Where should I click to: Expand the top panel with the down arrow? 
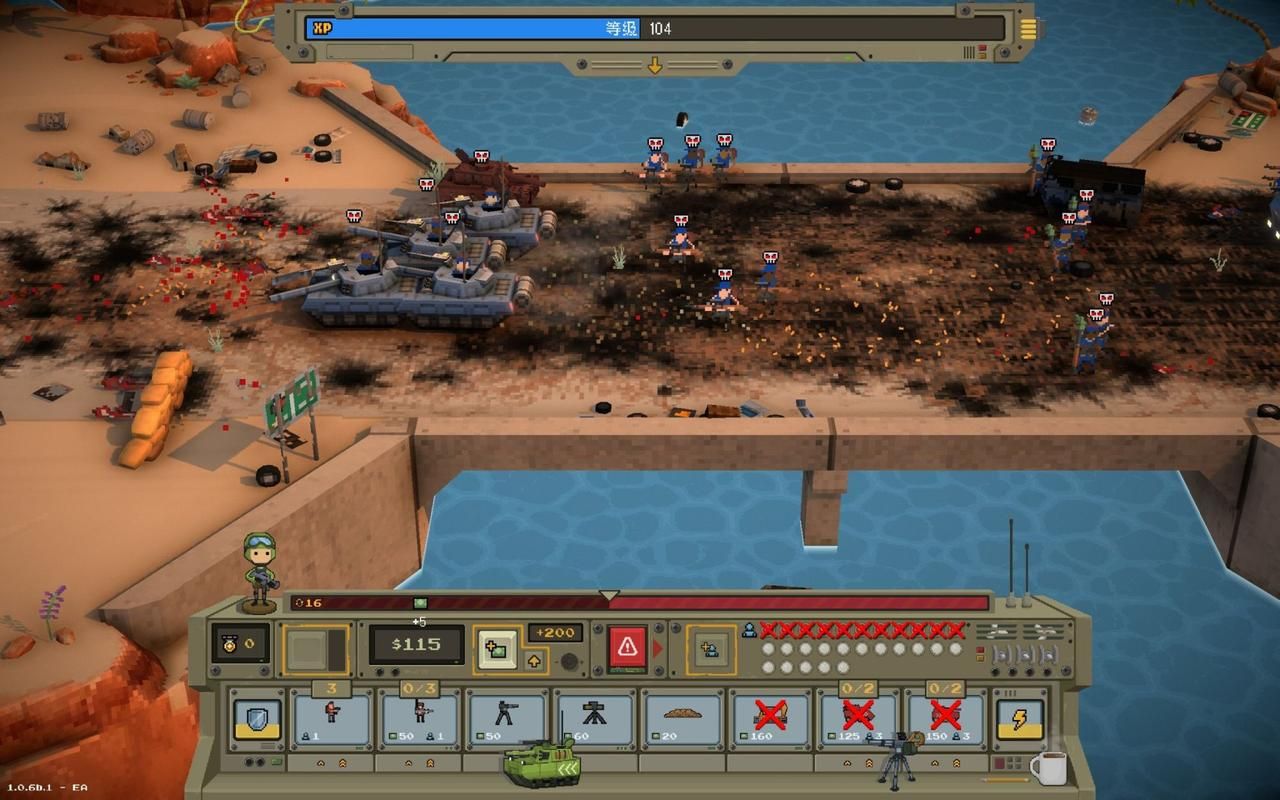(655, 66)
